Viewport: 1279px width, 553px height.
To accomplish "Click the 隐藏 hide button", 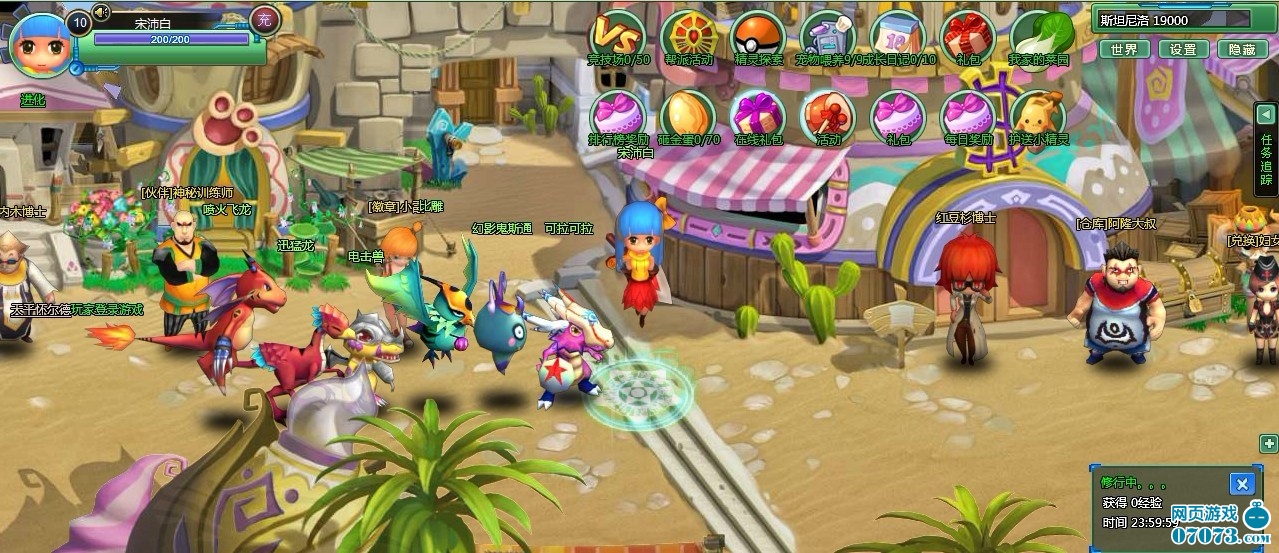I will point(1242,49).
